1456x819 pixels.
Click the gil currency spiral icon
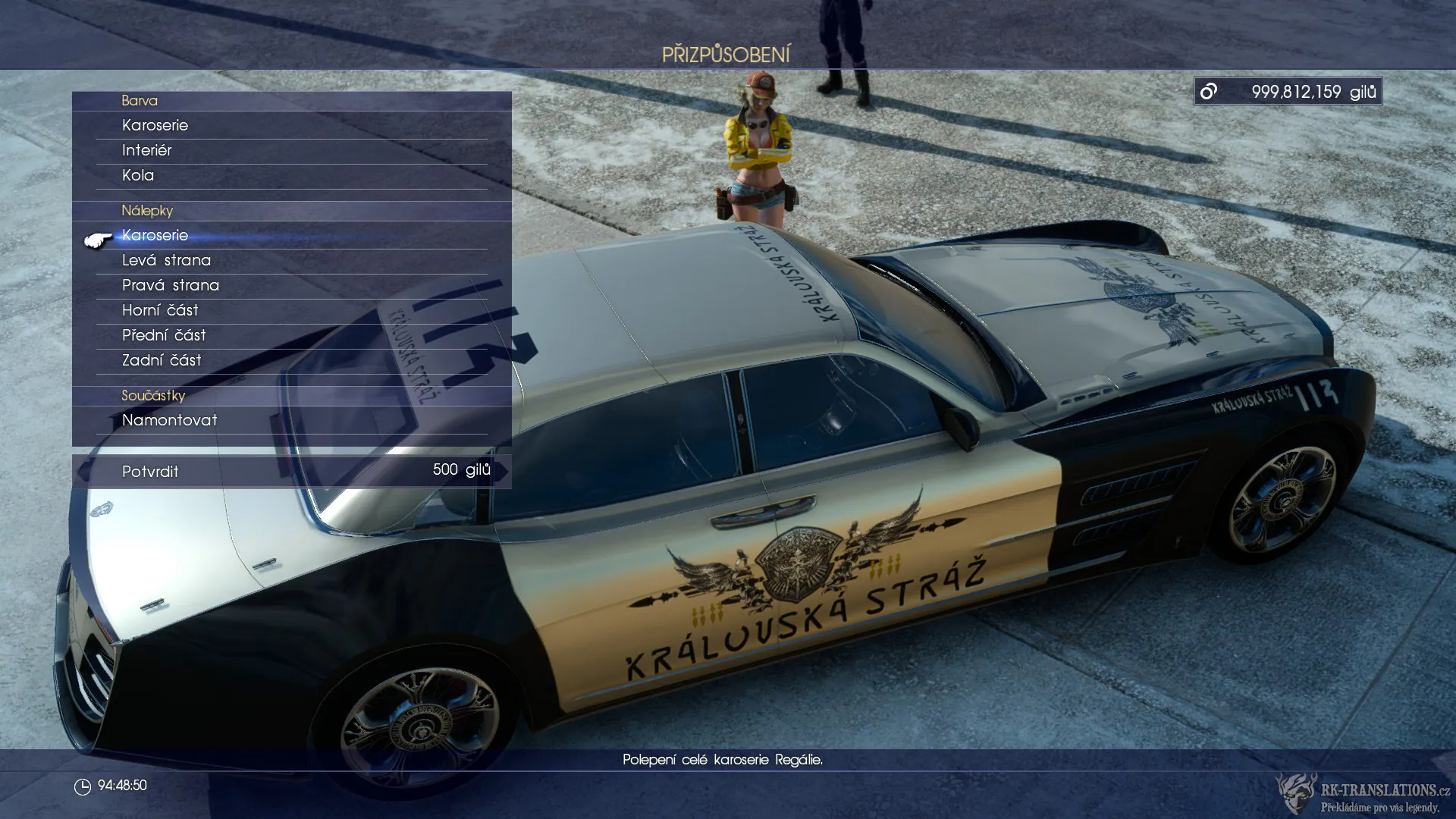click(x=1209, y=91)
